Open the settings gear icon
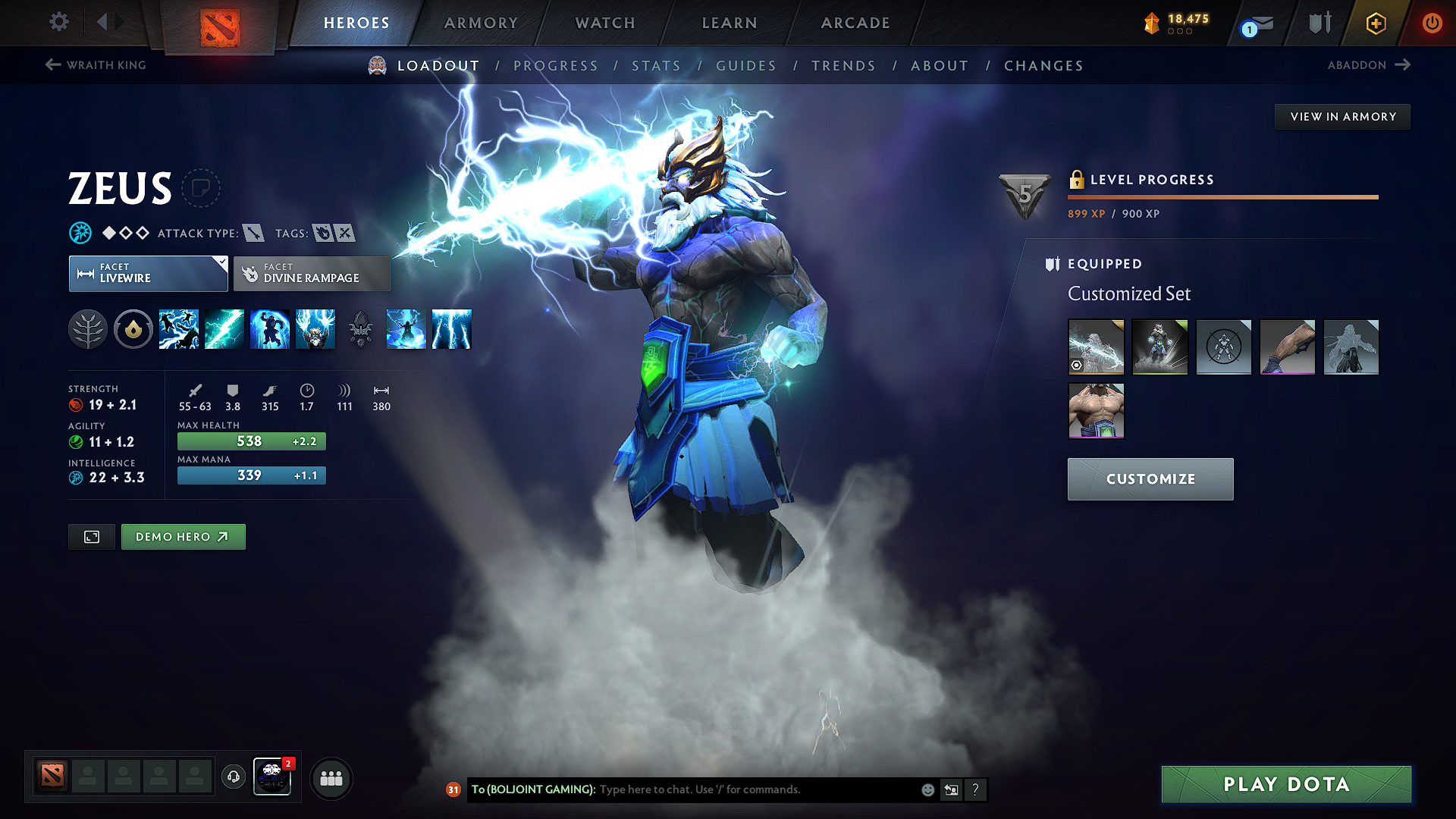Screen dimensions: 1456x819 (x=58, y=23)
